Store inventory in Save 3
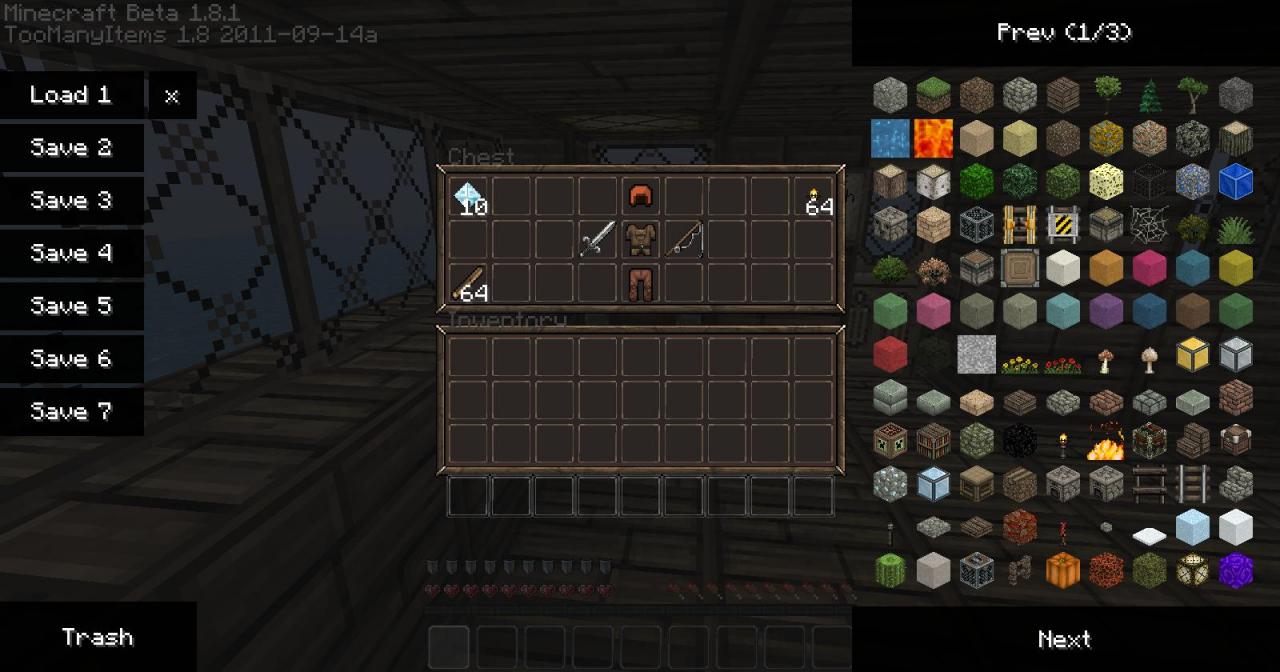Screen dimensions: 1280x672 [71, 201]
